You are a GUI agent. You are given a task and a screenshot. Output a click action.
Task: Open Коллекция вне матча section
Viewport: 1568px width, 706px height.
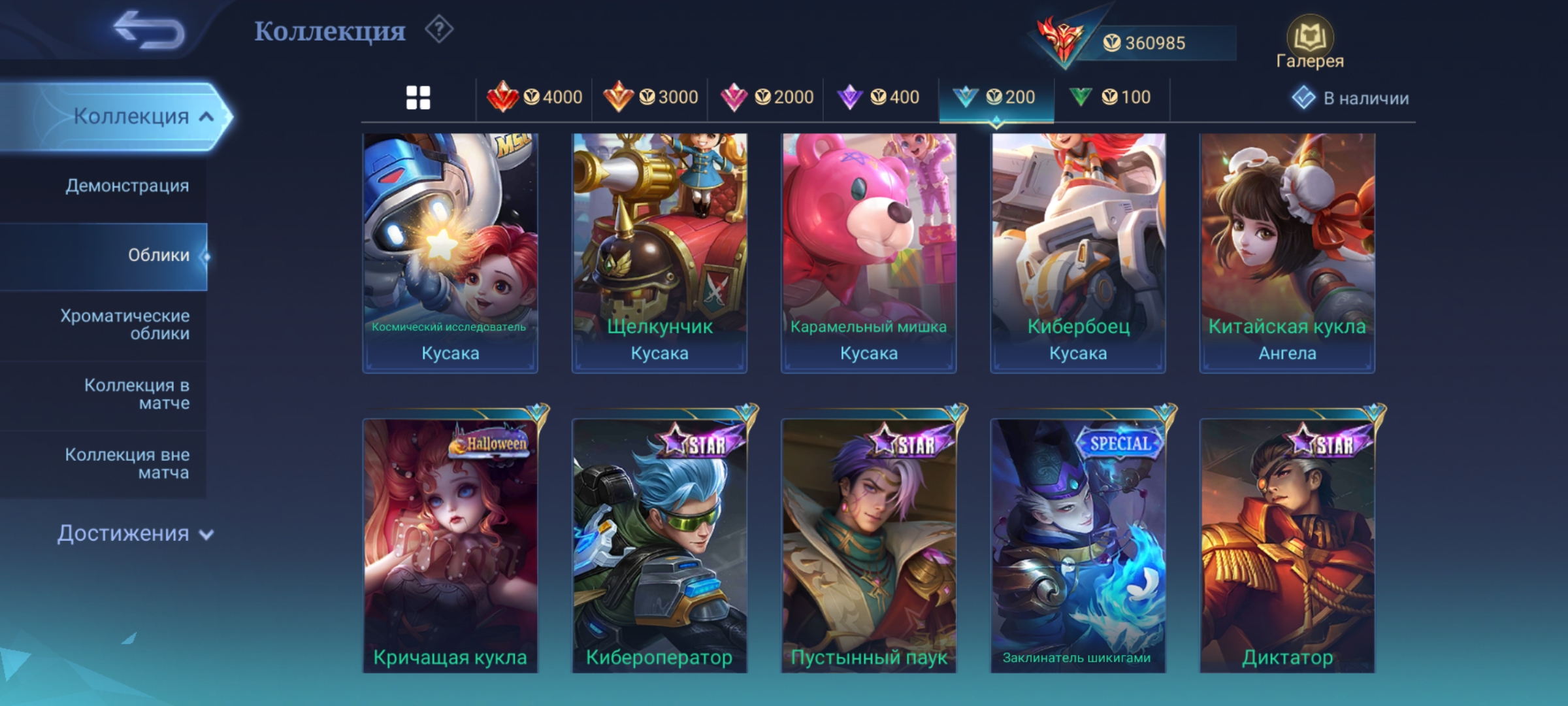[x=127, y=463]
